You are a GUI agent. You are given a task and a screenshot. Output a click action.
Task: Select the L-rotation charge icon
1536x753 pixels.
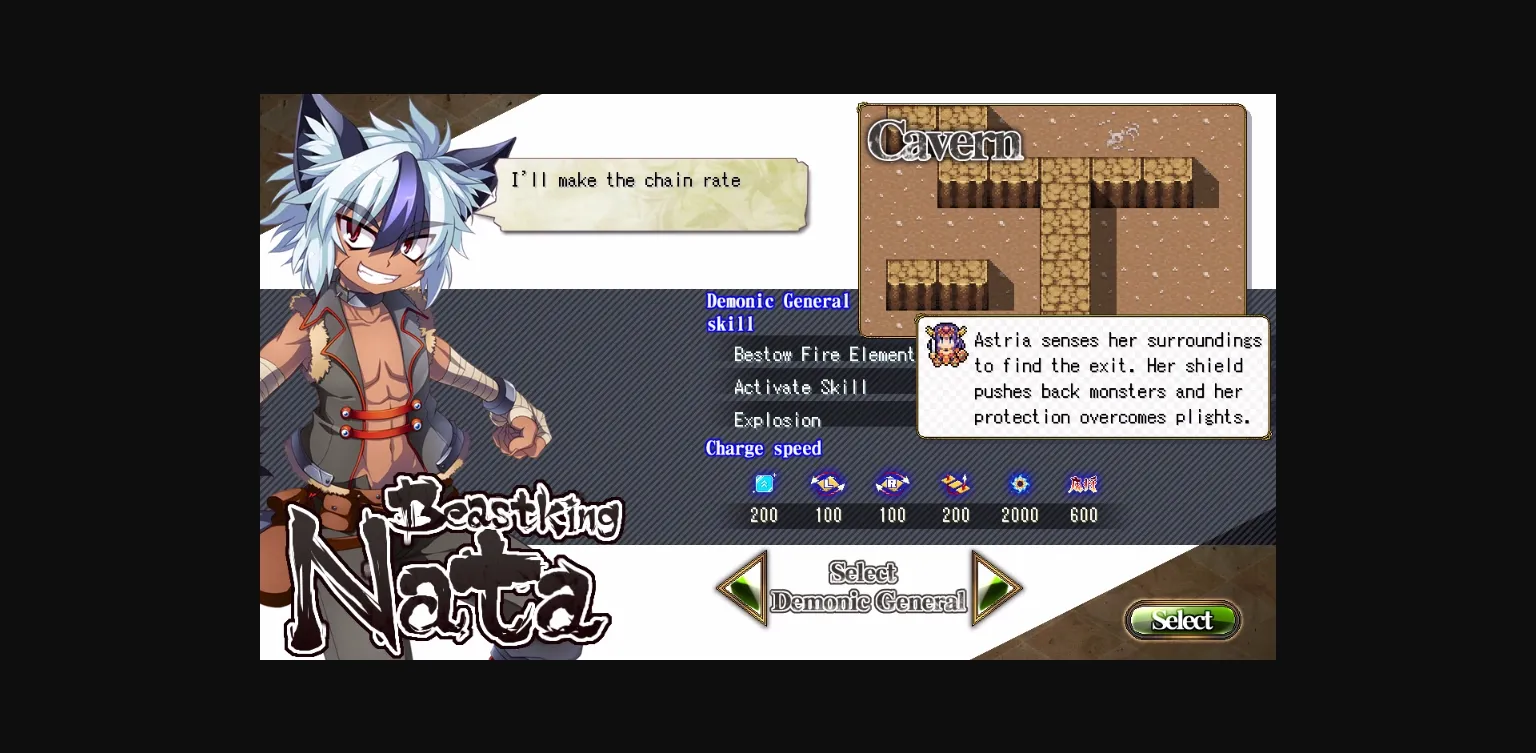tap(828, 484)
